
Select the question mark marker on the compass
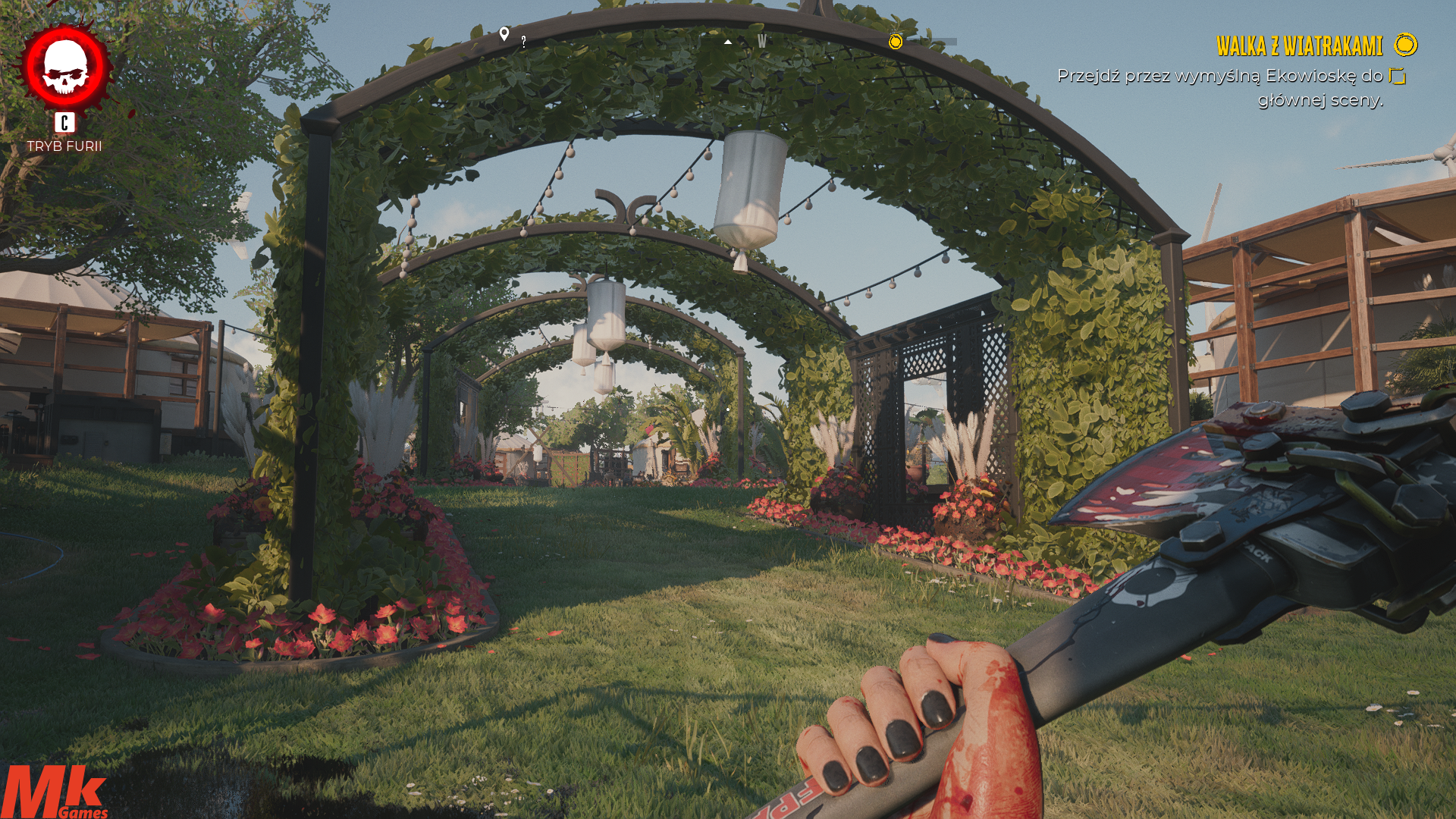[523, 42]
